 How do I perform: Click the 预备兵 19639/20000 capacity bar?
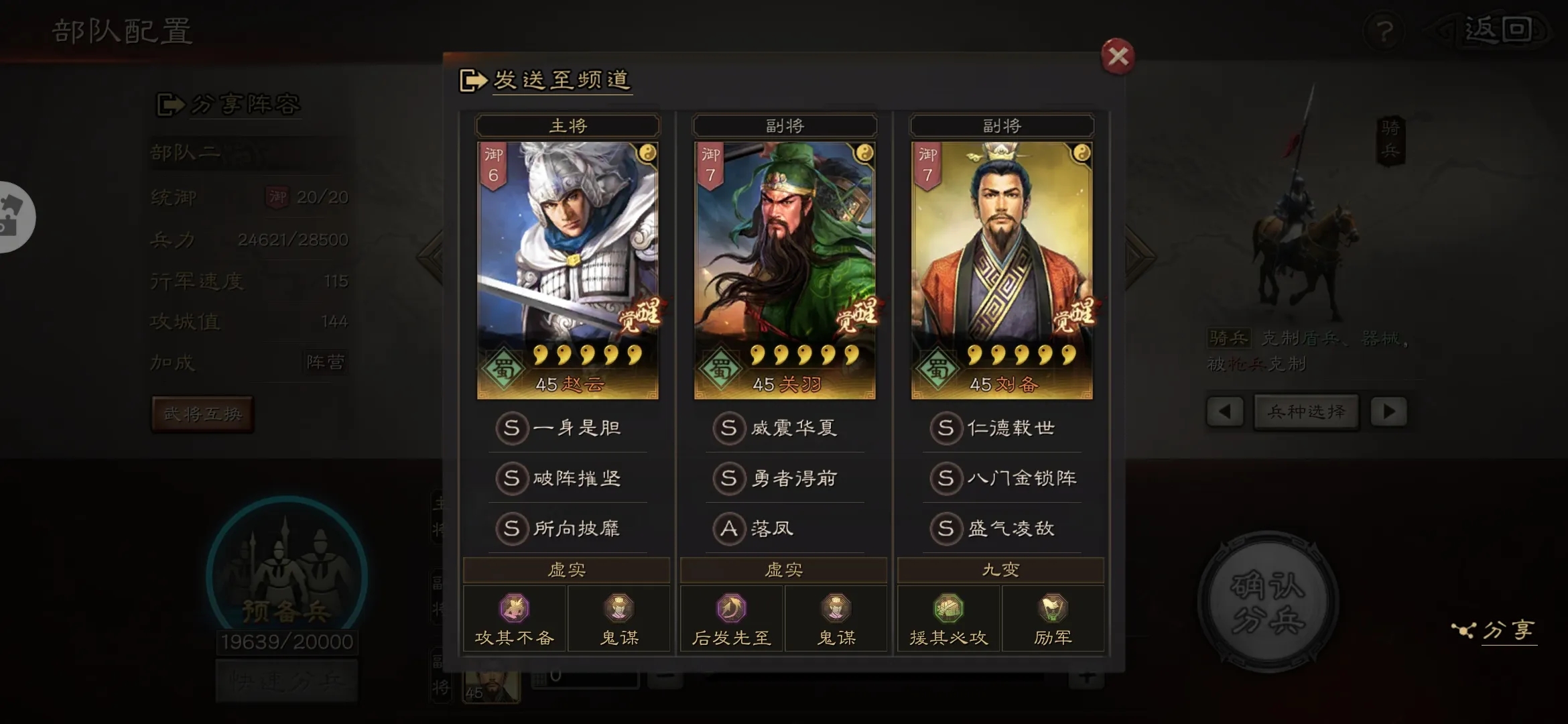click(287, 641)
